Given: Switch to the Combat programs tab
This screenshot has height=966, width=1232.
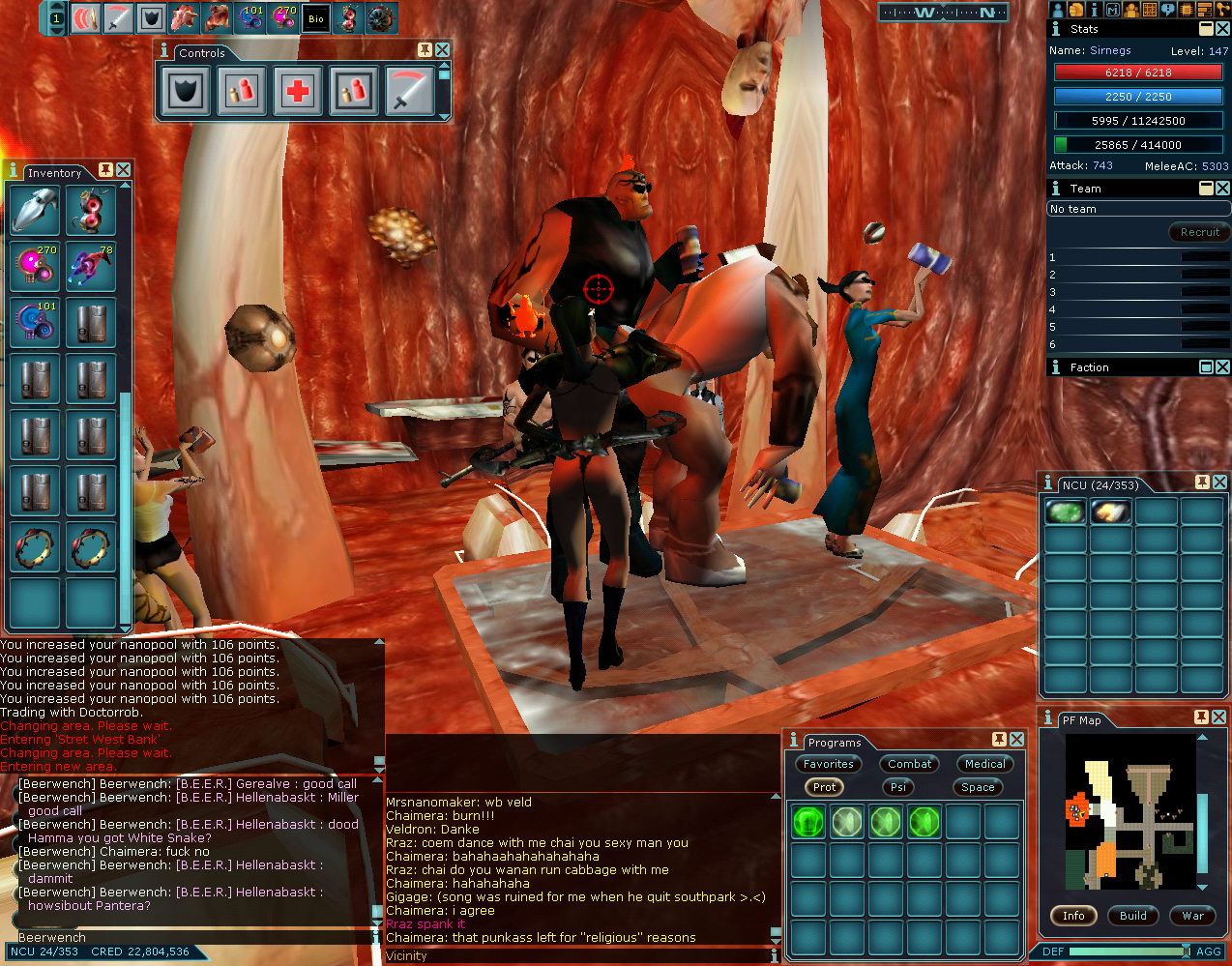Looking at the screenshot, I should [909, 764].
